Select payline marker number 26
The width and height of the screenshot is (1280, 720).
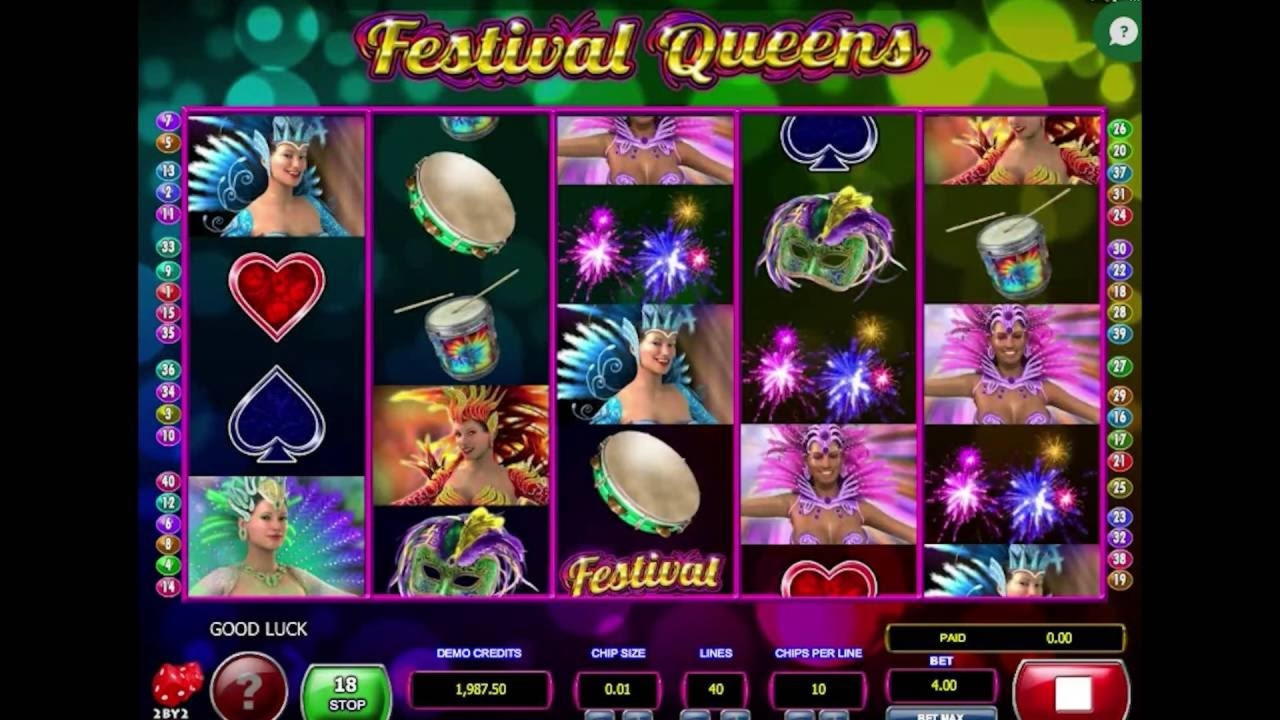[x=1120, y=129]
